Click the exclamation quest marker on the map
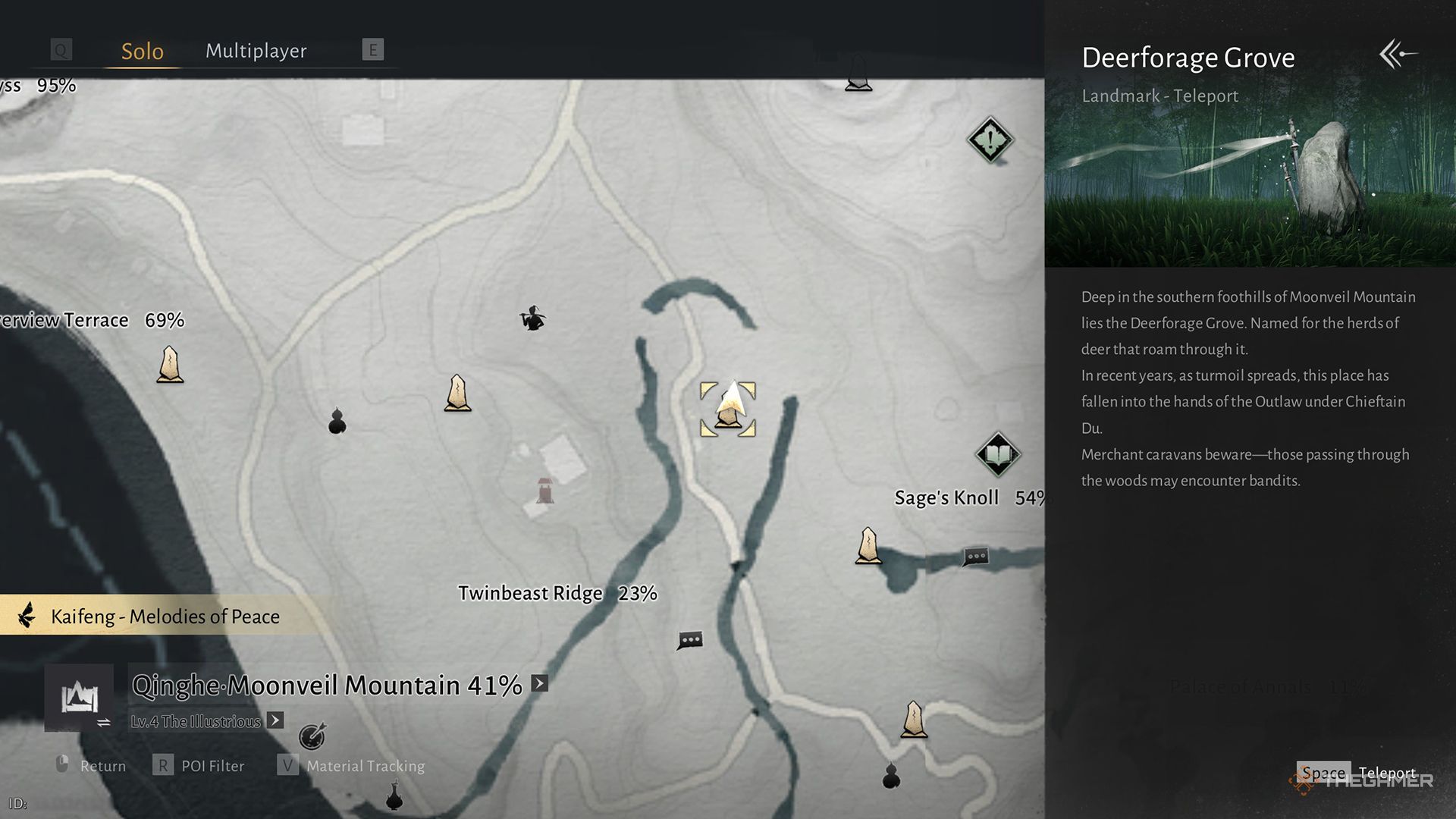The height and width of the screenshot is (819, 1456). click(x=990, y=140)
